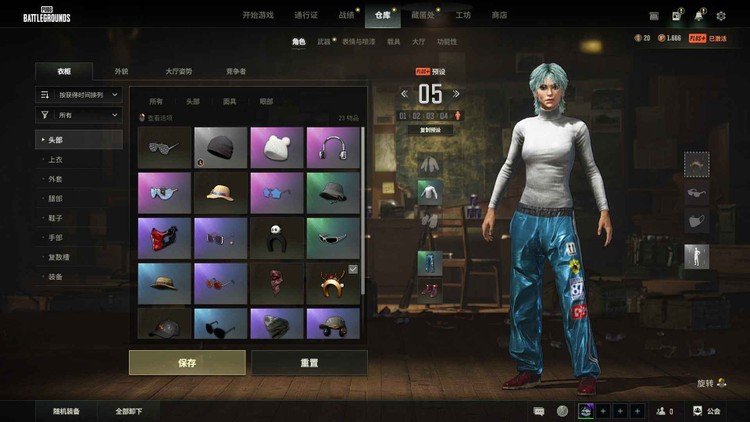This screenshot has height=422, width=750.
Task: Select the 外貌 appearance tab
Action: point(121,72)
